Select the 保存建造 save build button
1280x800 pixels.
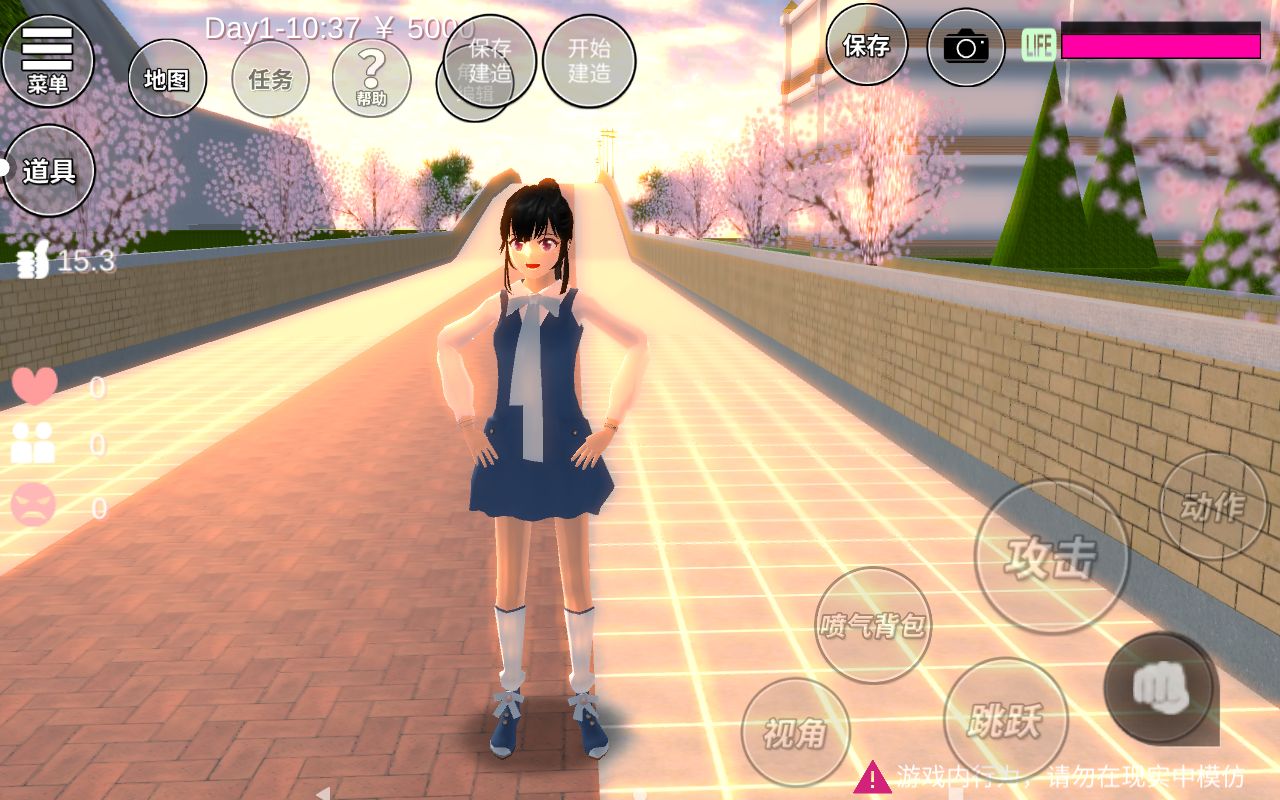pyautogui.click(x=490, y=60)
